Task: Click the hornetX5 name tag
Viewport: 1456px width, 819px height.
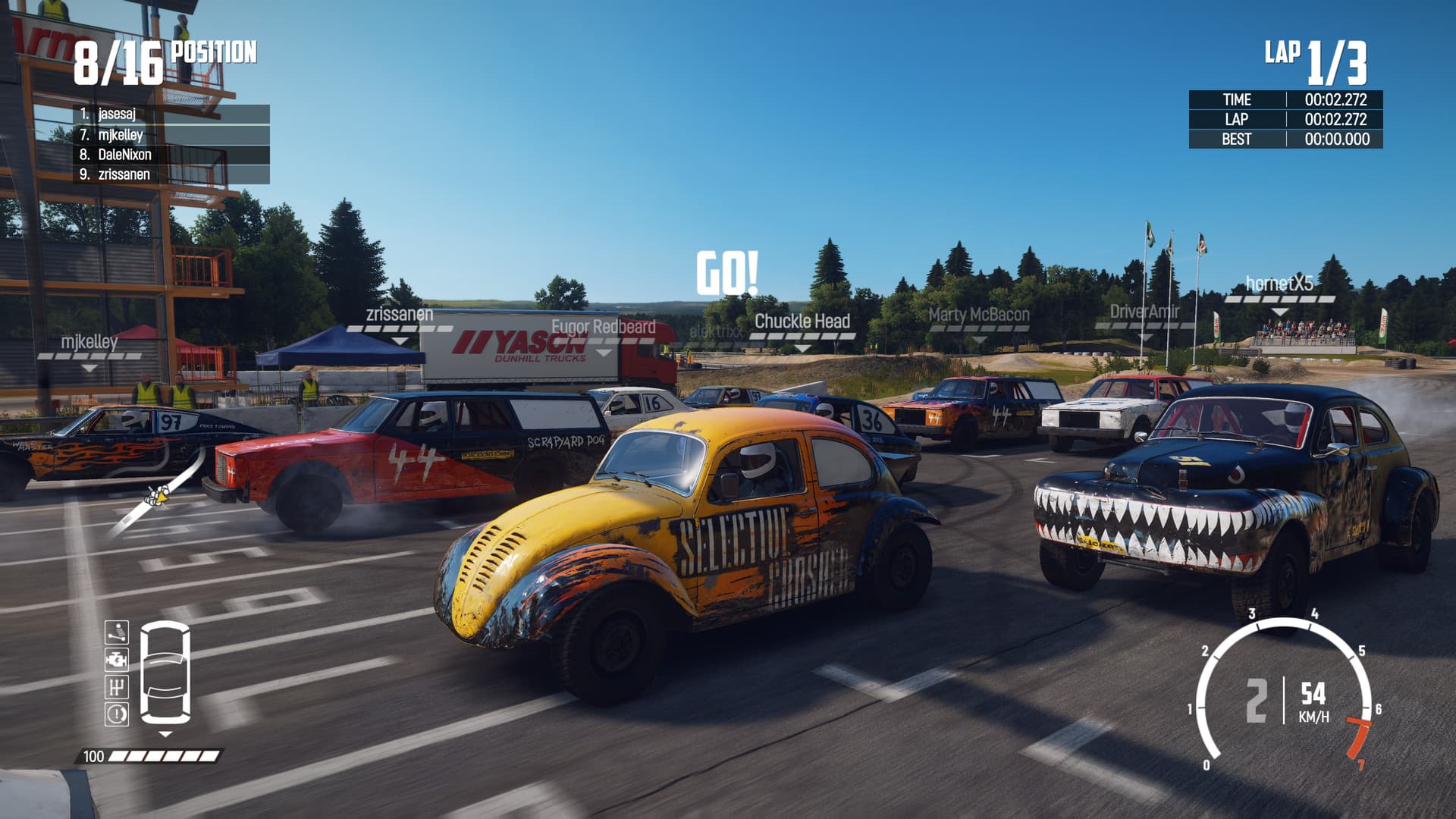Action: 1279,284
